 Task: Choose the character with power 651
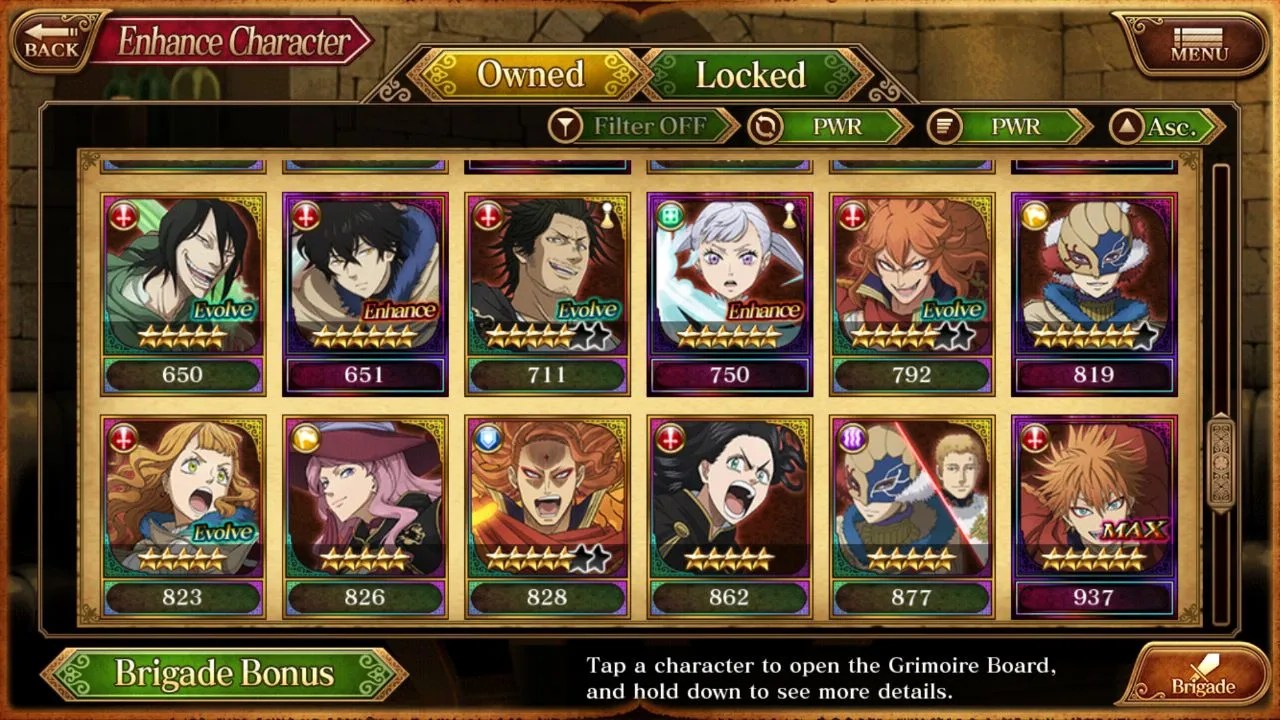click(365, 290)
